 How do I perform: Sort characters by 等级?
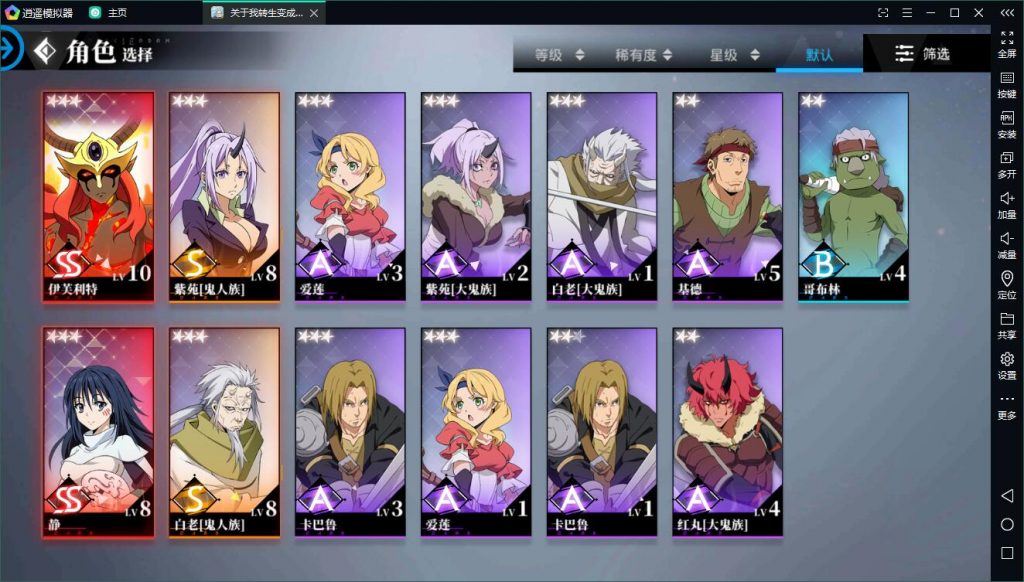(x=559, y=55)
